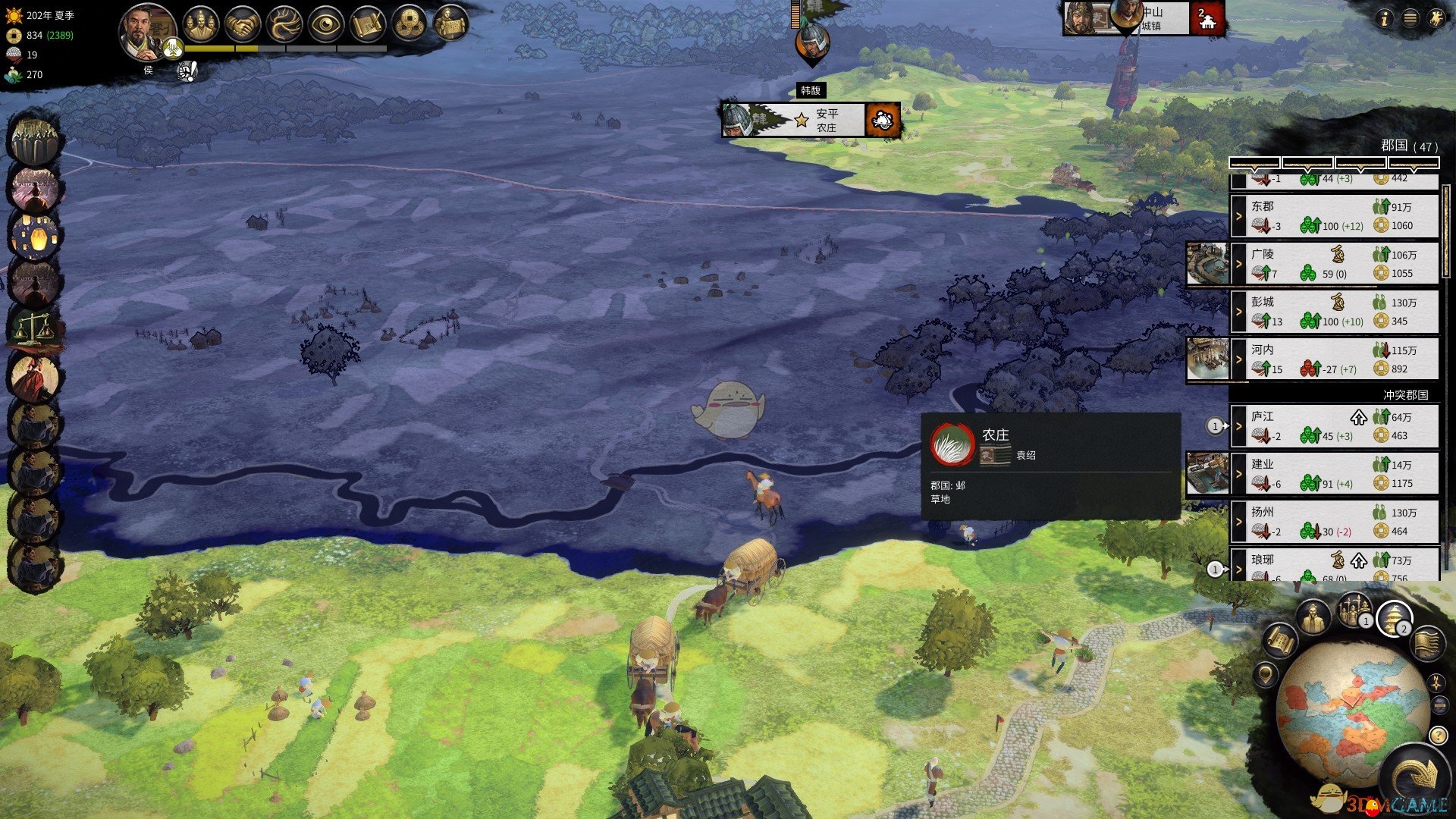Open the game menu three-lines button
Viewport: 1456px width, 819px height.
[1410, 19]
